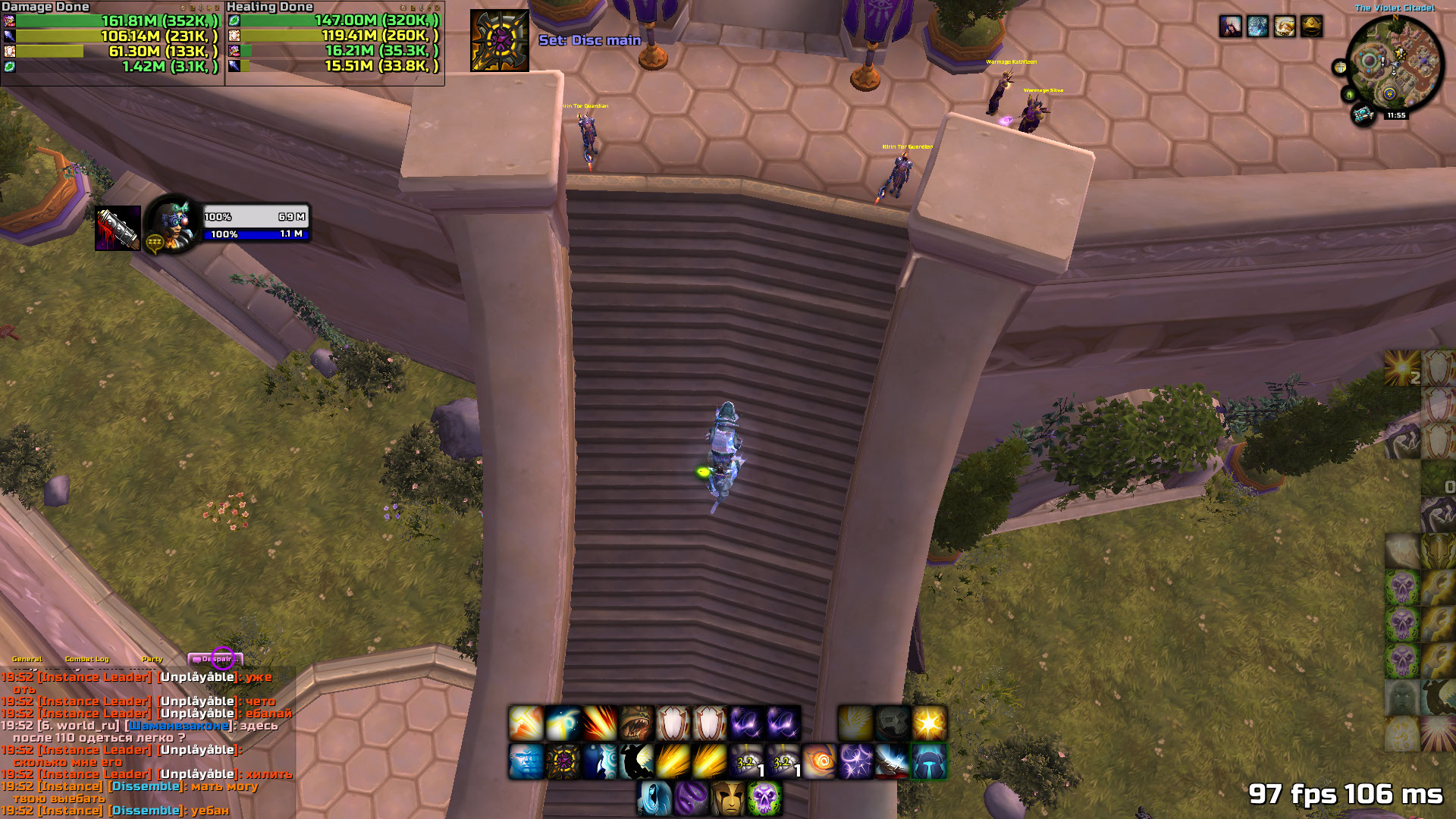
Task: Use the golden mask ability
Action: 728,799
